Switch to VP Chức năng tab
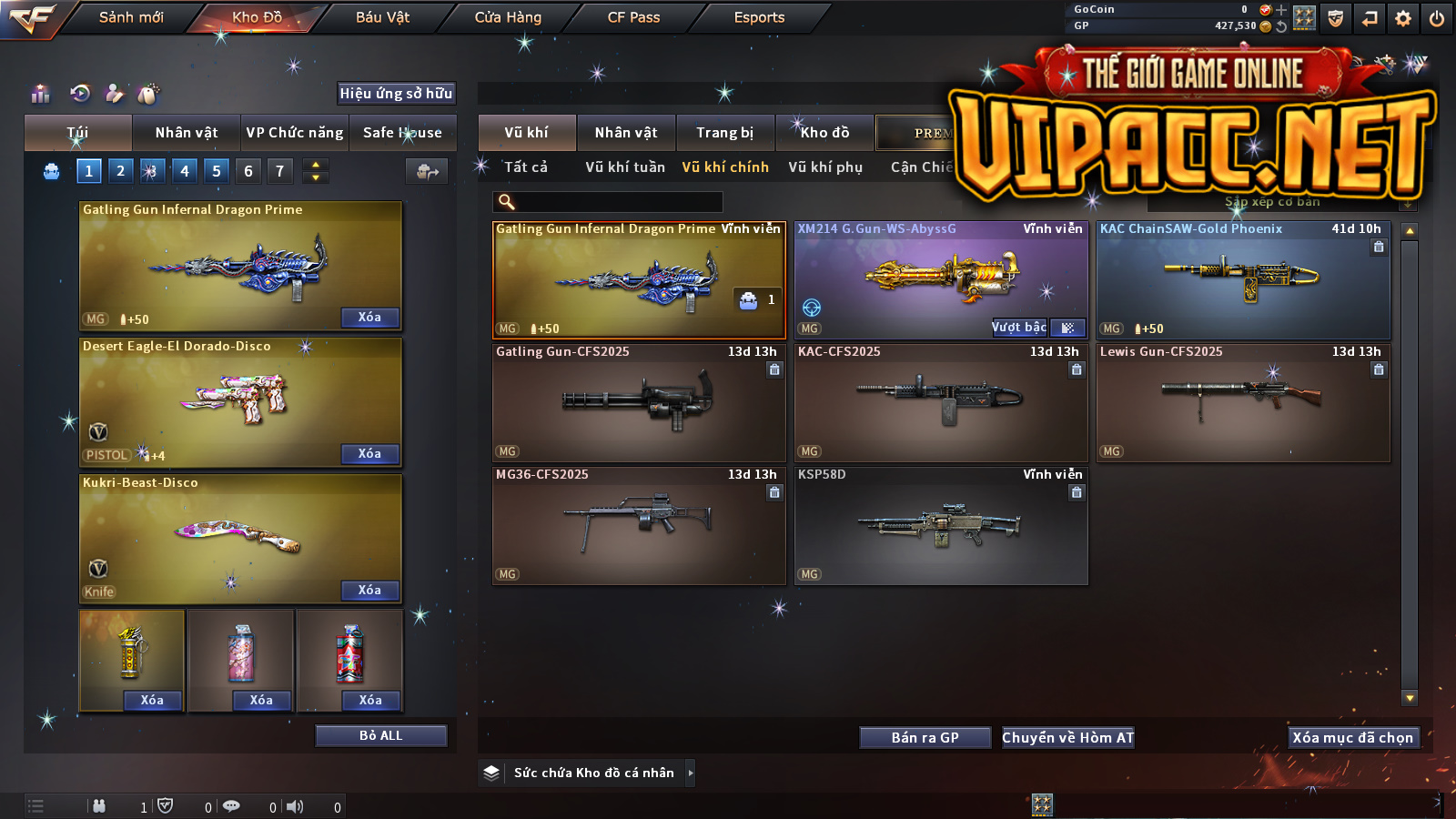Image resolution: width=1456 pixels, height=819 pixels. [x=295, y=133]
